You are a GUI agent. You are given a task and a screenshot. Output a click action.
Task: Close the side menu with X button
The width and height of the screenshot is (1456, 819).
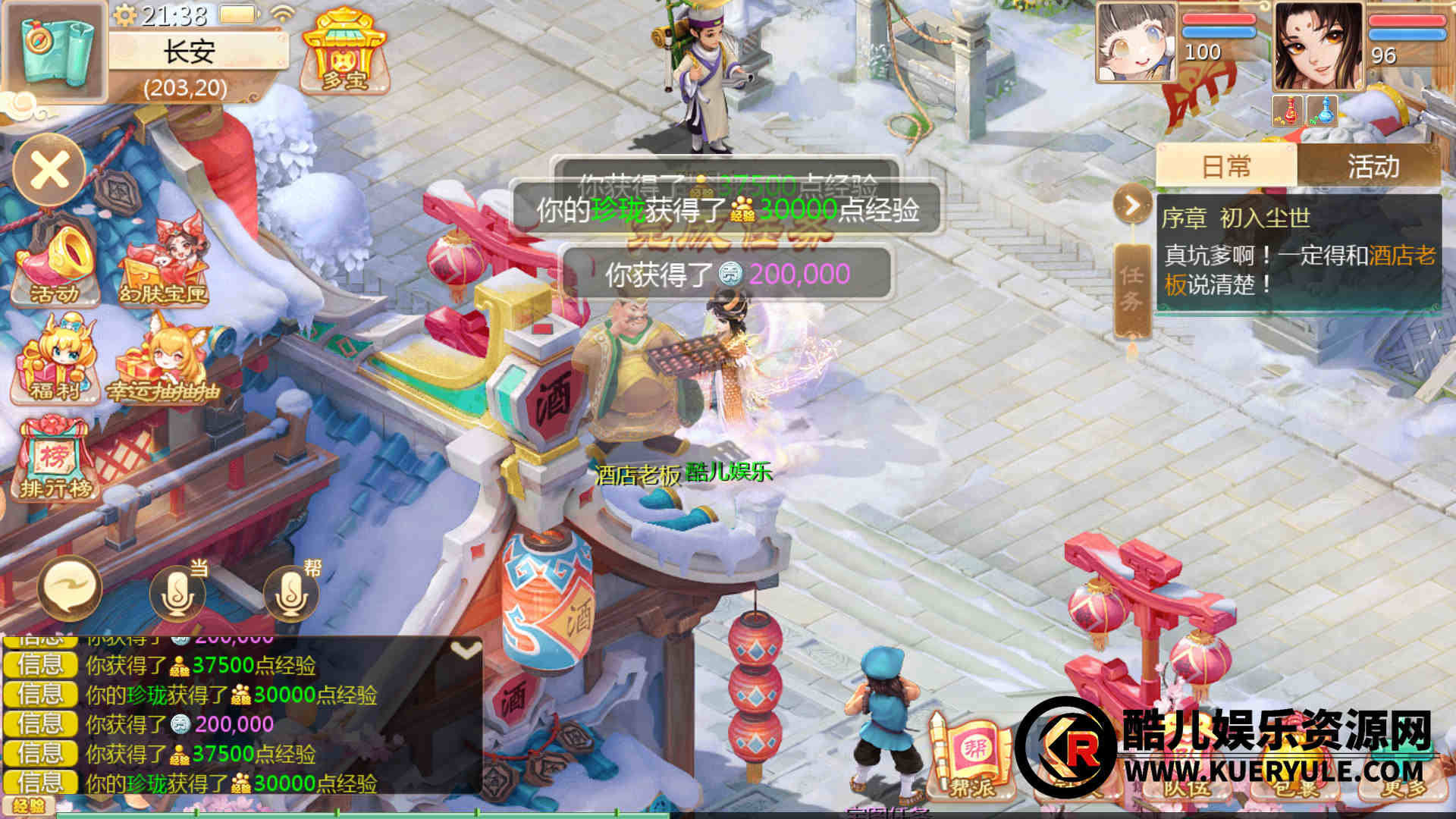coord(49,169)
